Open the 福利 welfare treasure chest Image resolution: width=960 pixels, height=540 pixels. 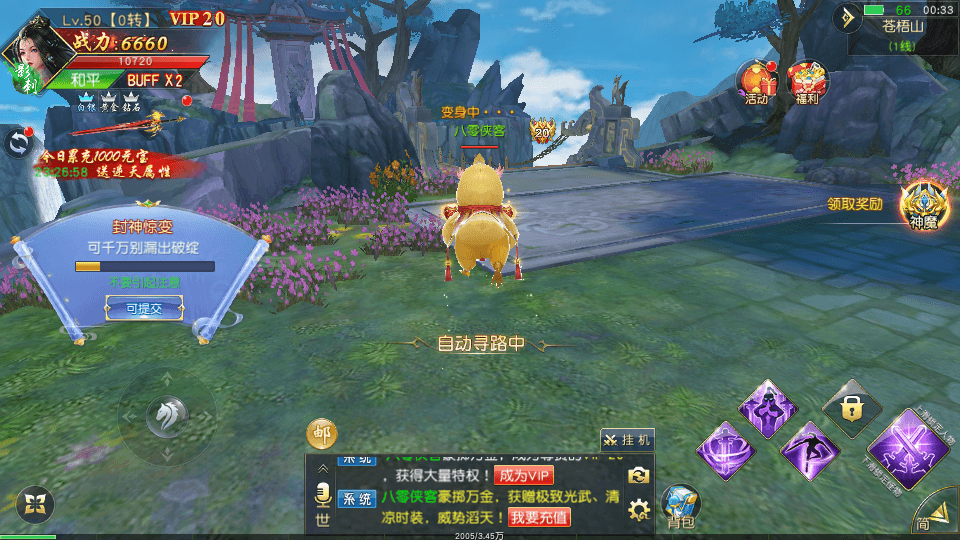click(808, 82)
